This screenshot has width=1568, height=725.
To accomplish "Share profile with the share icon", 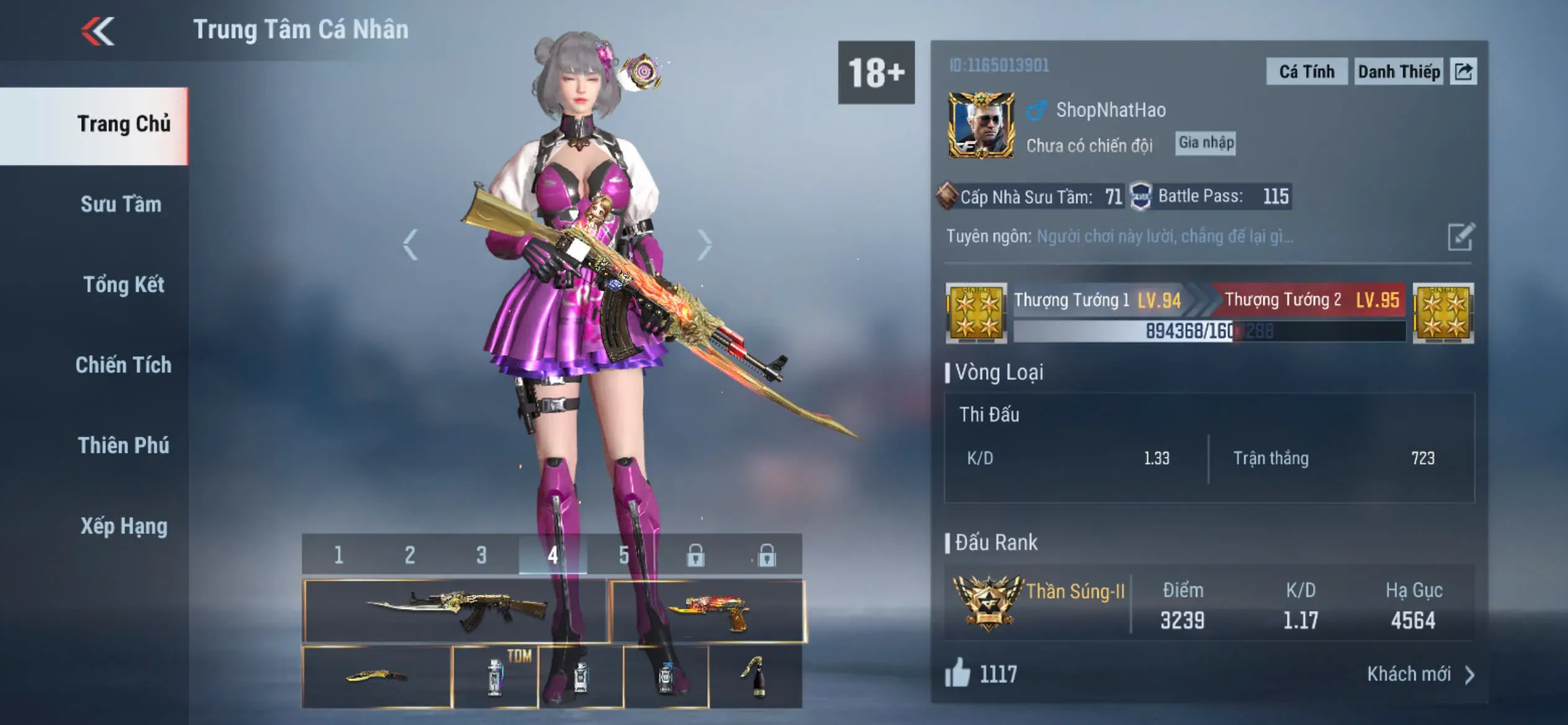I will coord(1463,72).
